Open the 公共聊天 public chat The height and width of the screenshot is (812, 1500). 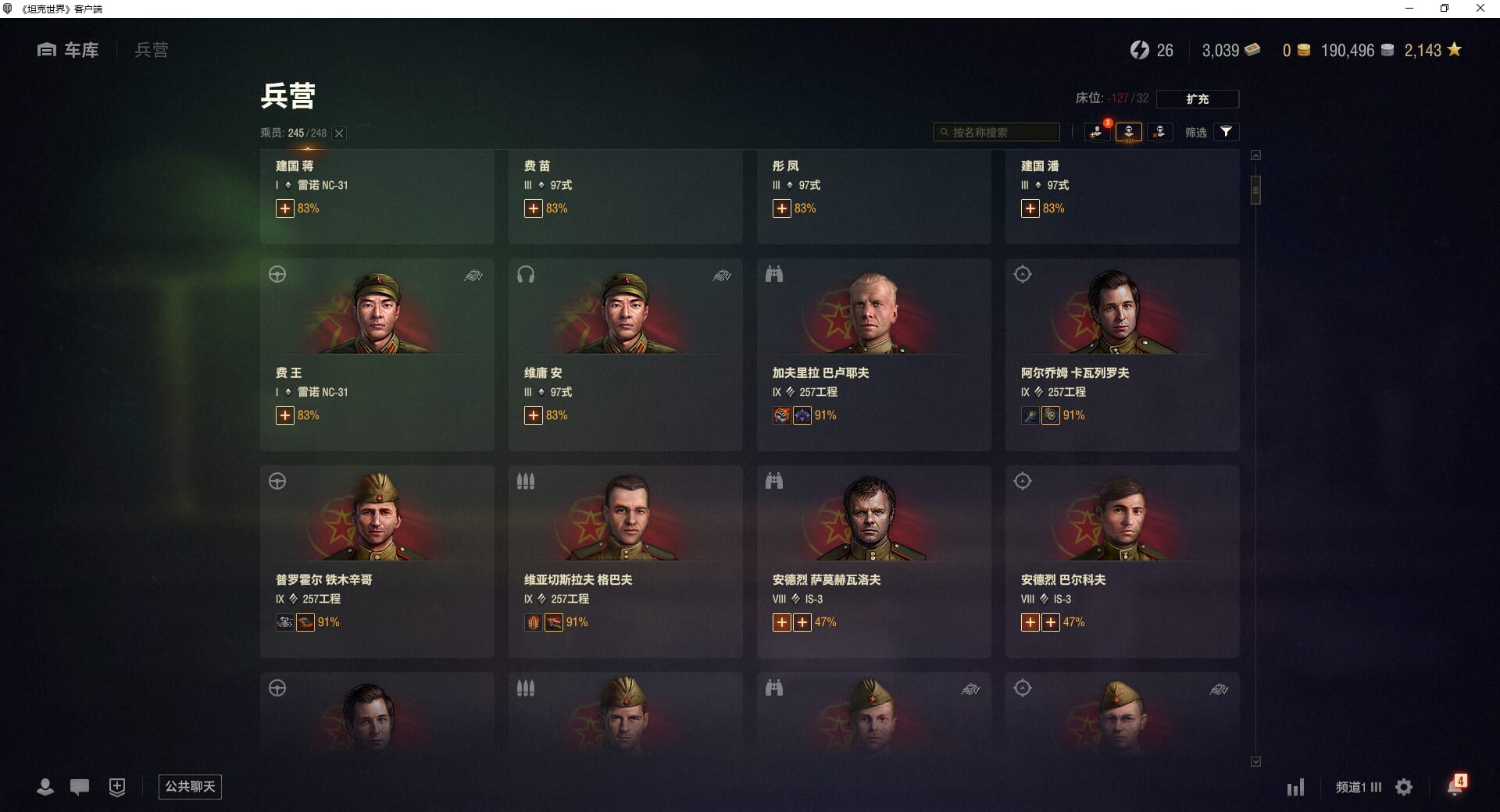click(190, 787)
